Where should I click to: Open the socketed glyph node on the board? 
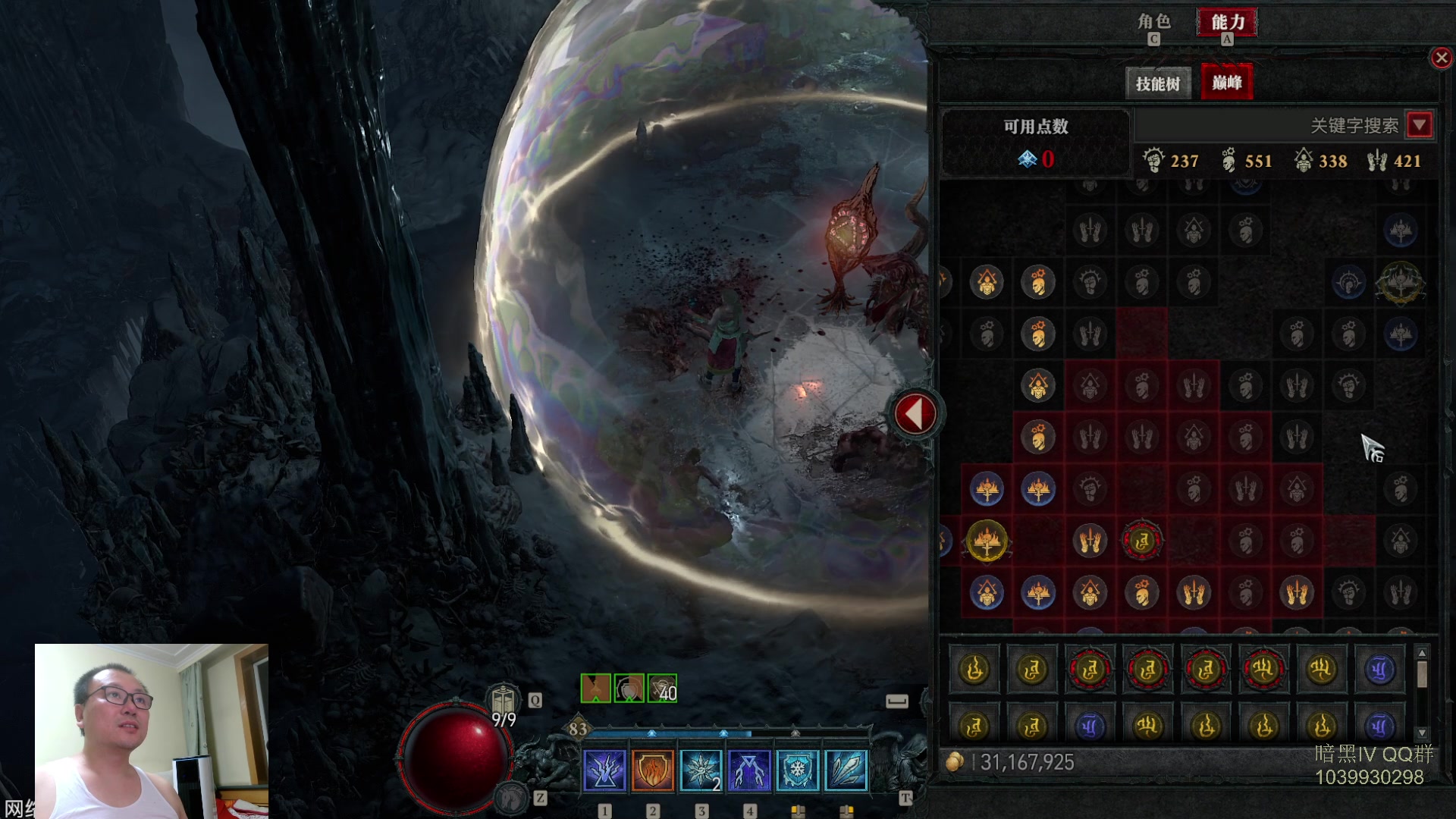(x=1142, y=541)
